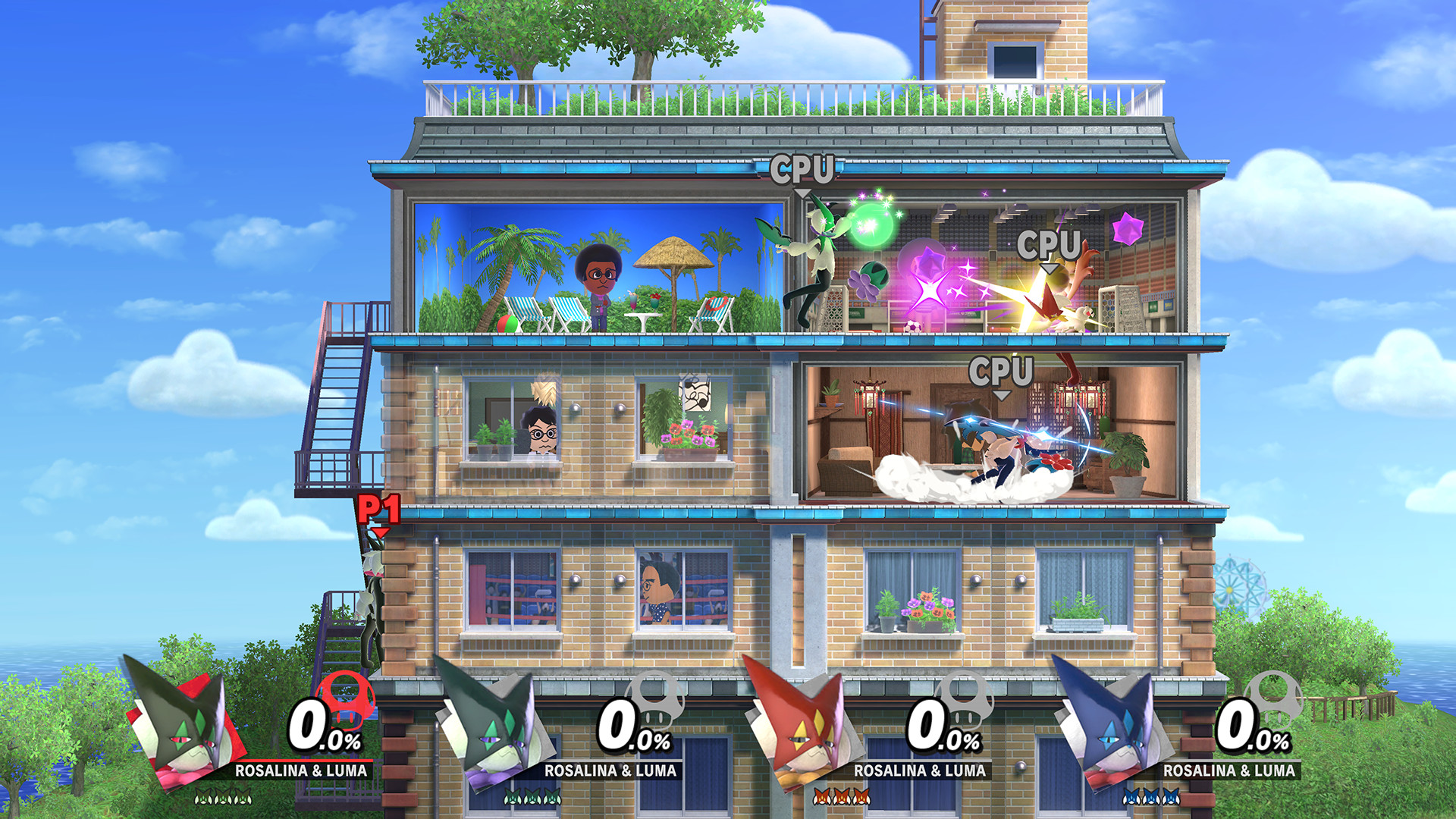The height and width of the screenshot is (819, 1456).
Task: Click the arrow below the second CPU label
Action: point(1050,267)
